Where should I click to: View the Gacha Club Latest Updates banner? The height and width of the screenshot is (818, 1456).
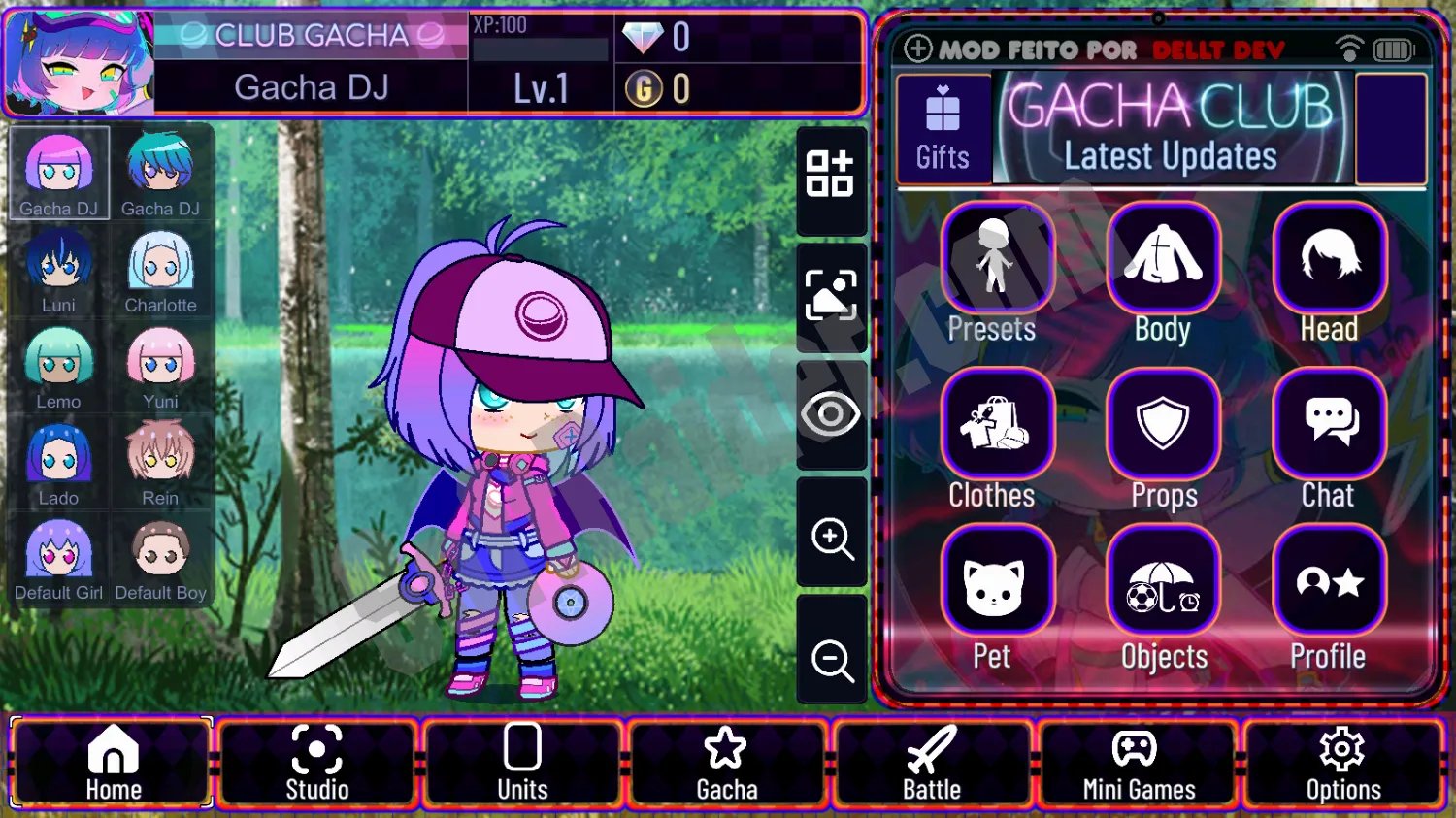click(1172, 130)
